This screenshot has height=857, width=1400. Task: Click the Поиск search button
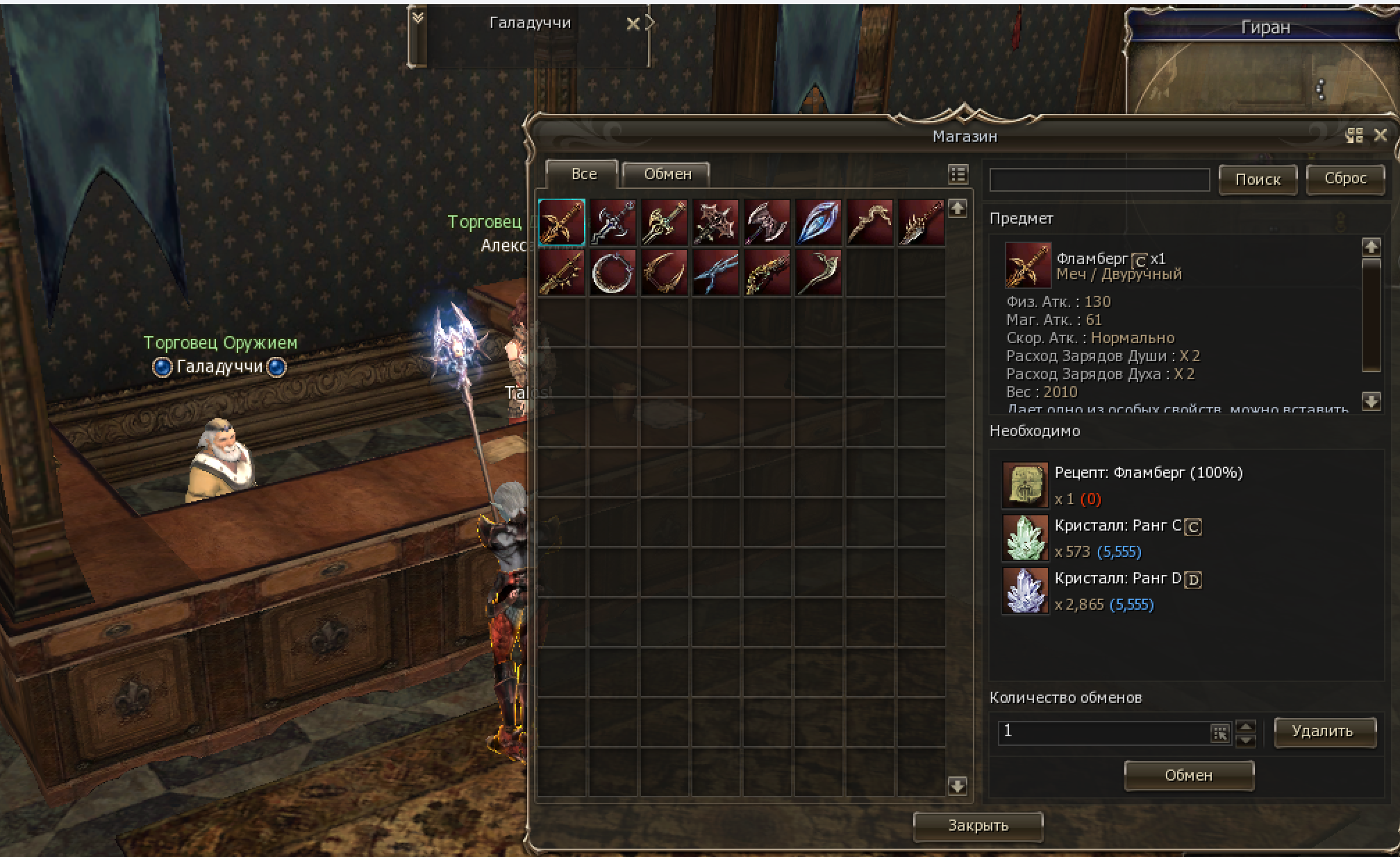pos(1258,180)
